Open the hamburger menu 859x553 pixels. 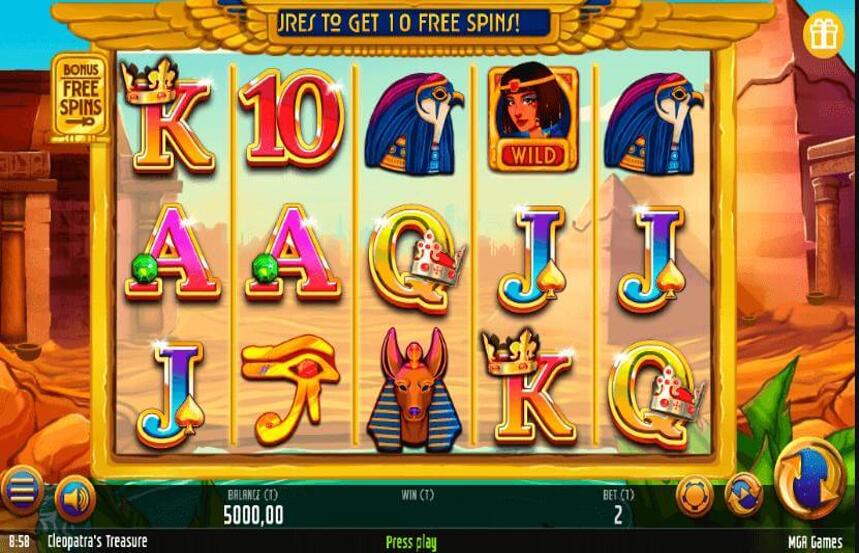(x=22, y=489)
